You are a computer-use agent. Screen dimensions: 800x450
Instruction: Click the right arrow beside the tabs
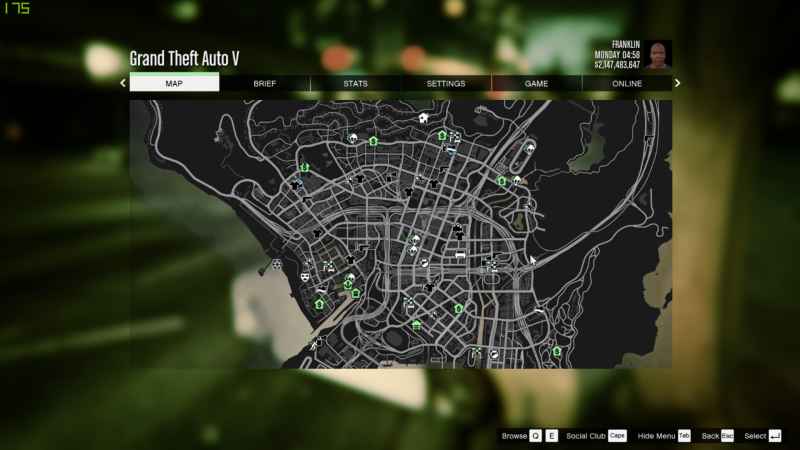[x=677, y=84]
